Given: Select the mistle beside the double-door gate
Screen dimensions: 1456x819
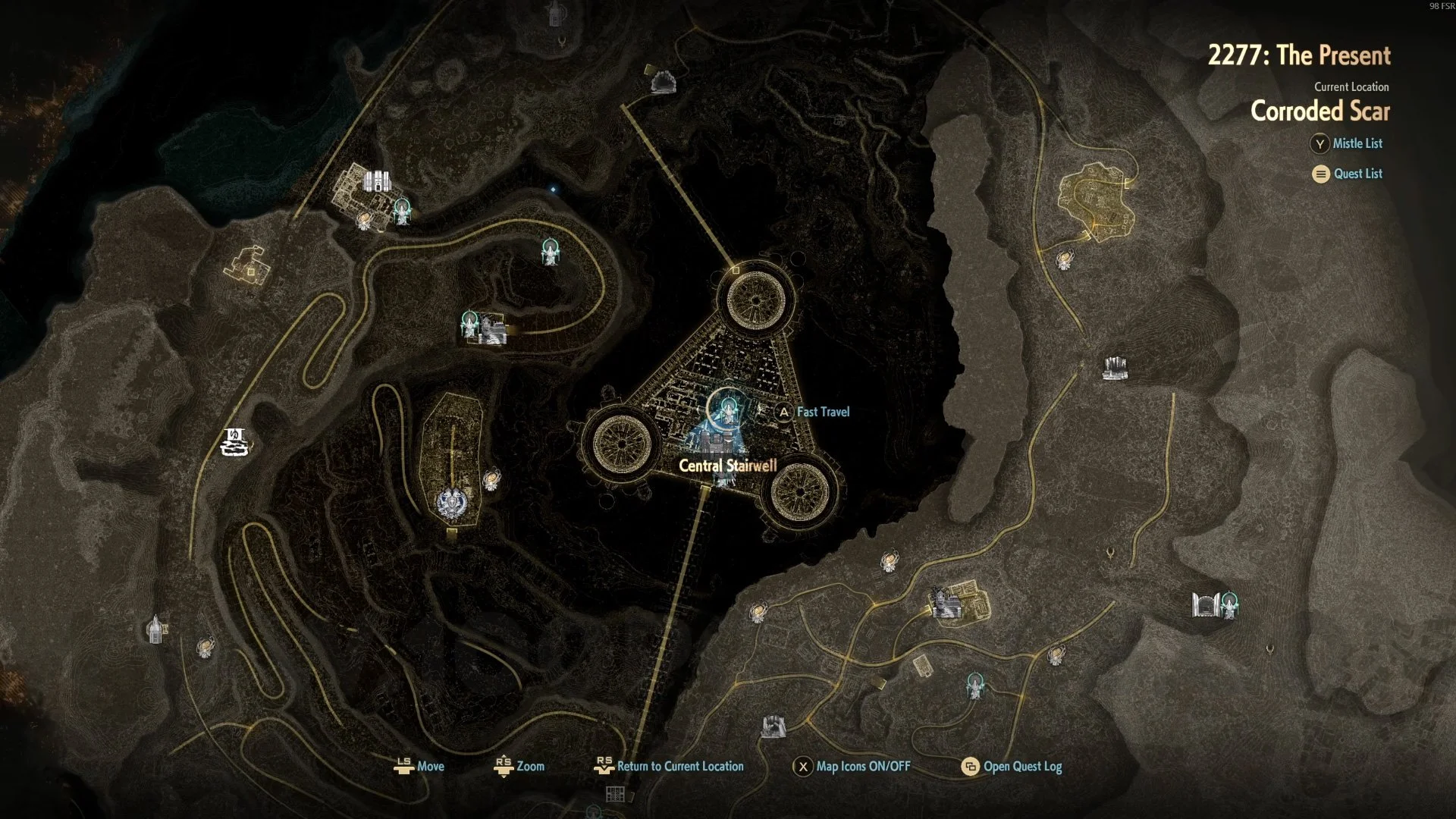Looking at the screenshot, I should coord(1229,605).
